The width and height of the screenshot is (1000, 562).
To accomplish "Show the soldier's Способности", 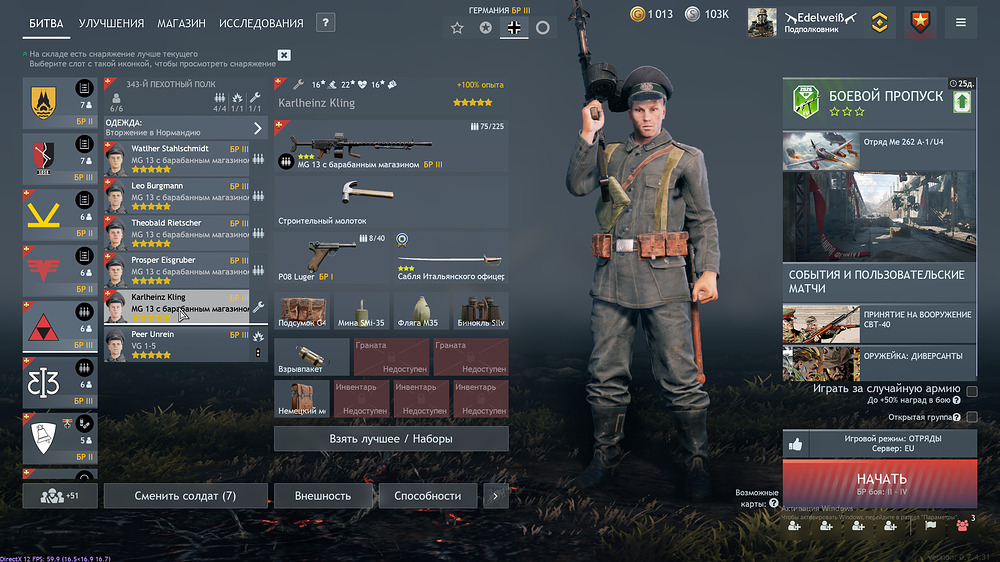I will [427, 496].
